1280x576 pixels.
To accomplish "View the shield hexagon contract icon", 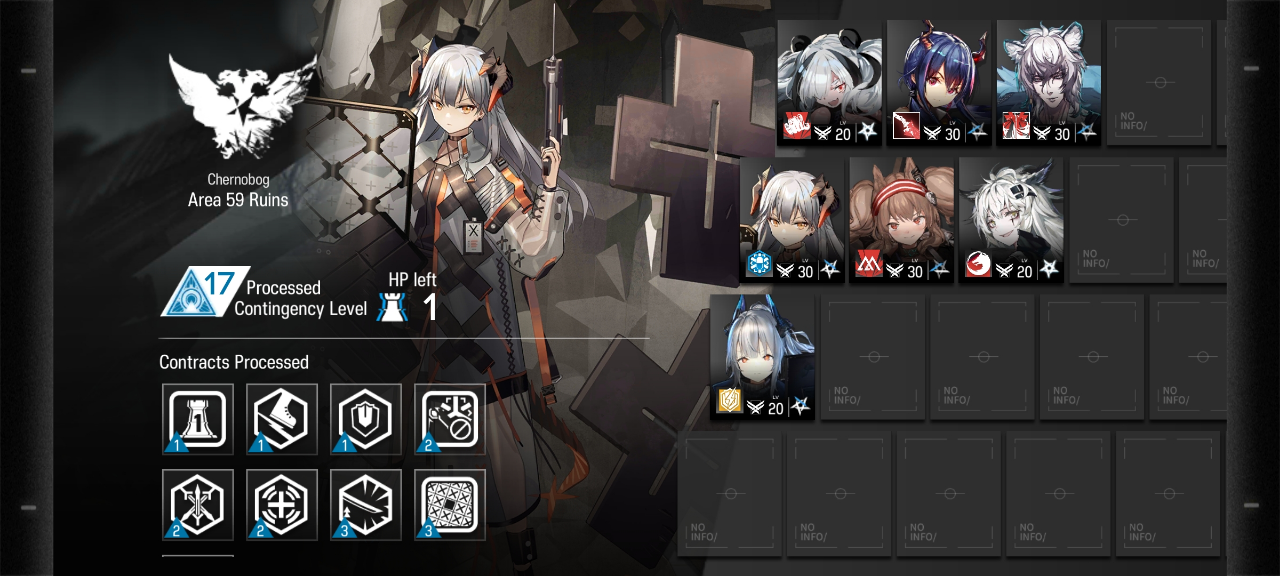I will (366, 419).
